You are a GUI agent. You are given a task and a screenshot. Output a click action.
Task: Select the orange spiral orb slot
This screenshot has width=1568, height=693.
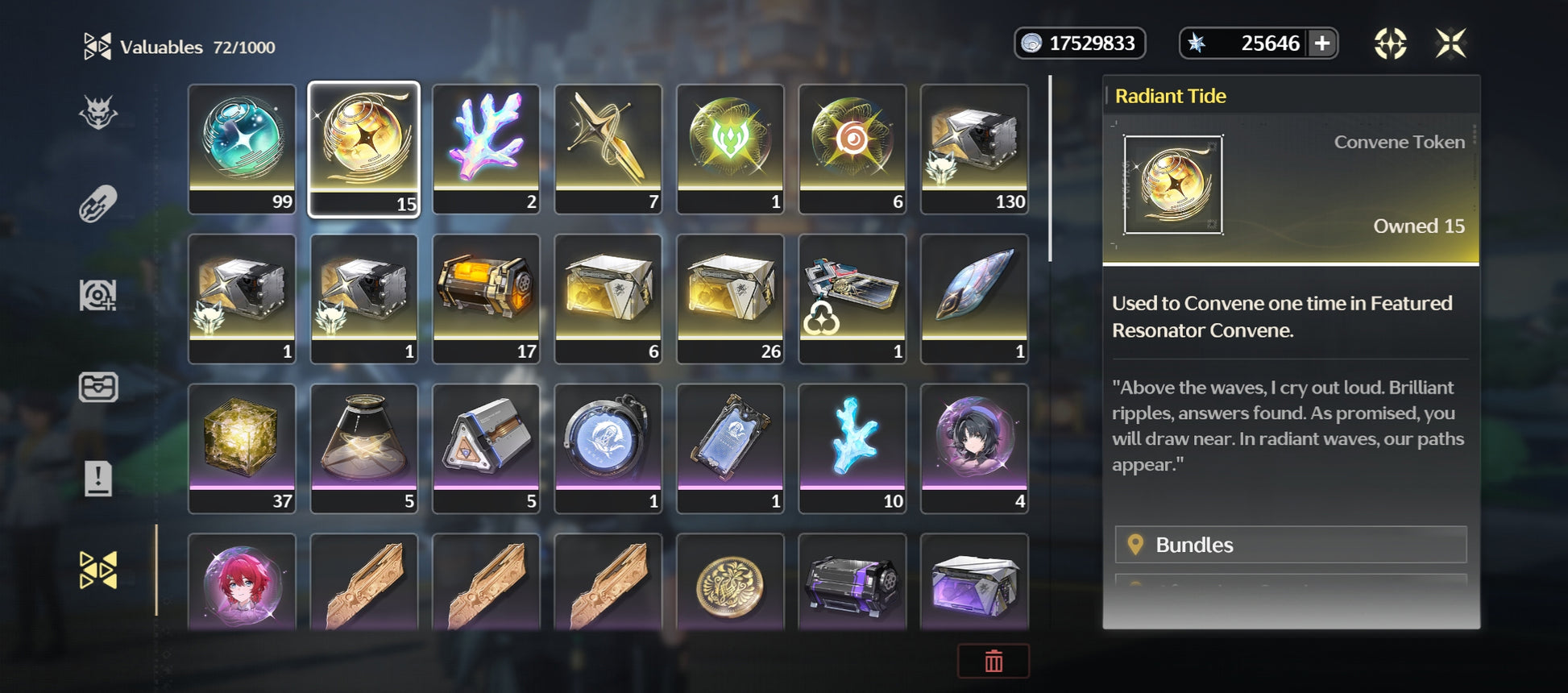click(852, 148)
